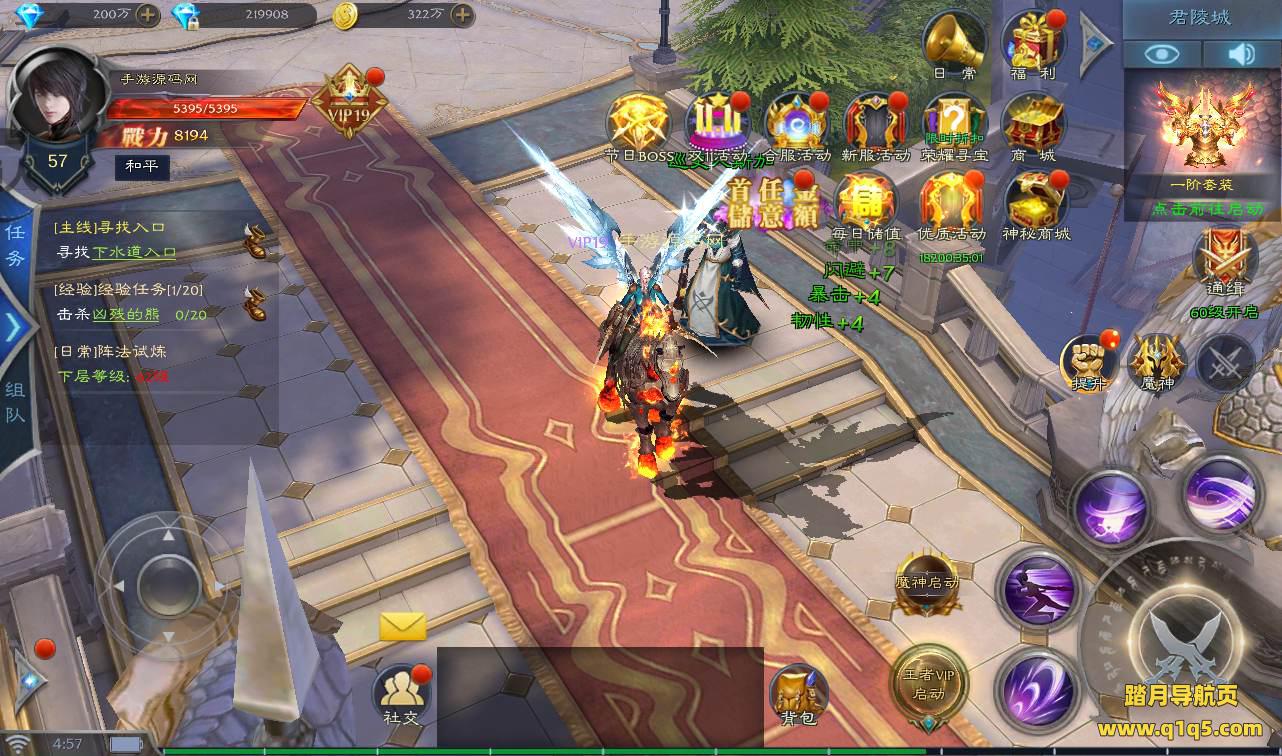Activate the 魔神启动 button
The height and width of the screenshot is (756, 1282).
click(x=927, y=583)
